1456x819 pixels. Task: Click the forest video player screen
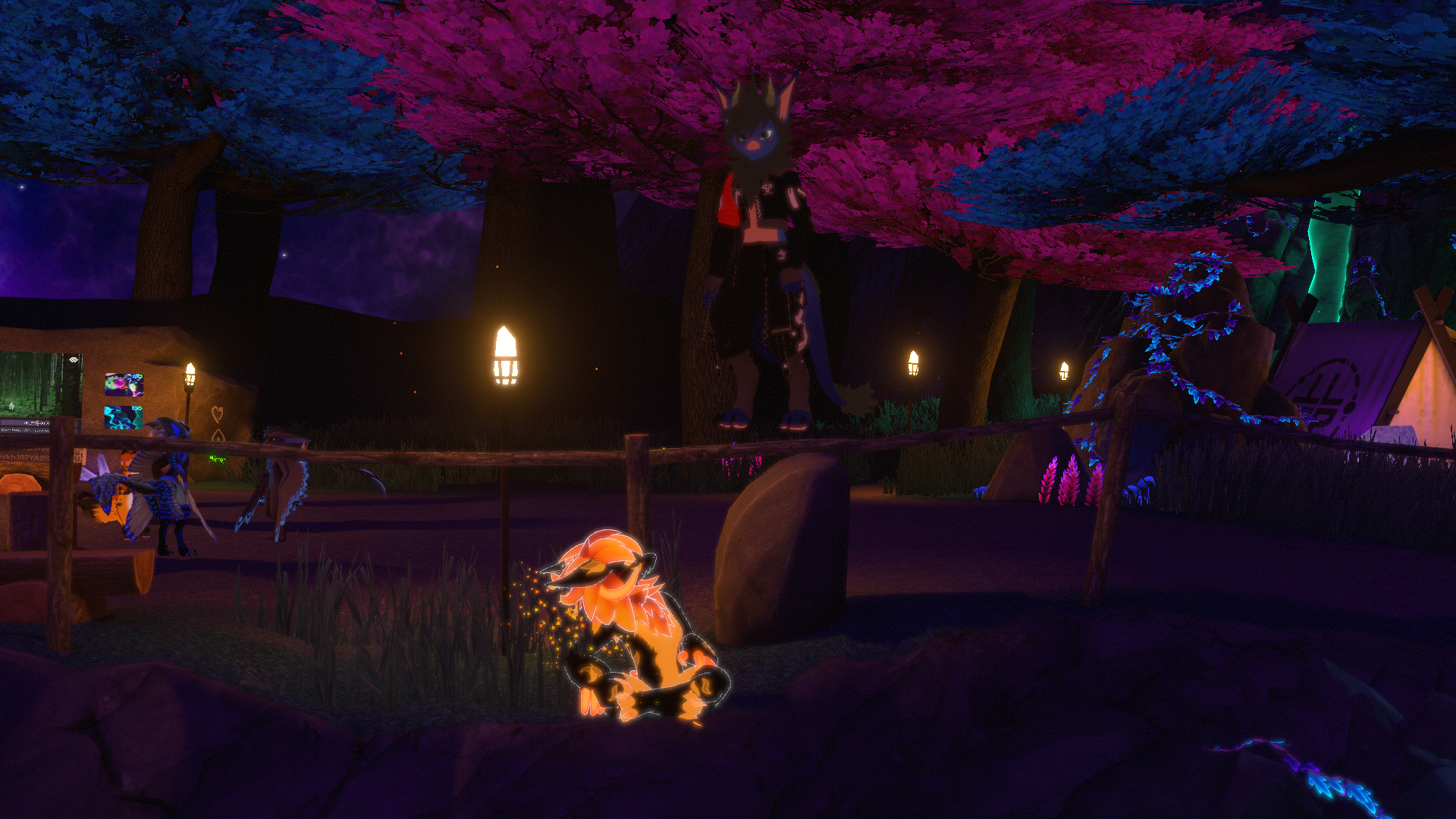34,382
